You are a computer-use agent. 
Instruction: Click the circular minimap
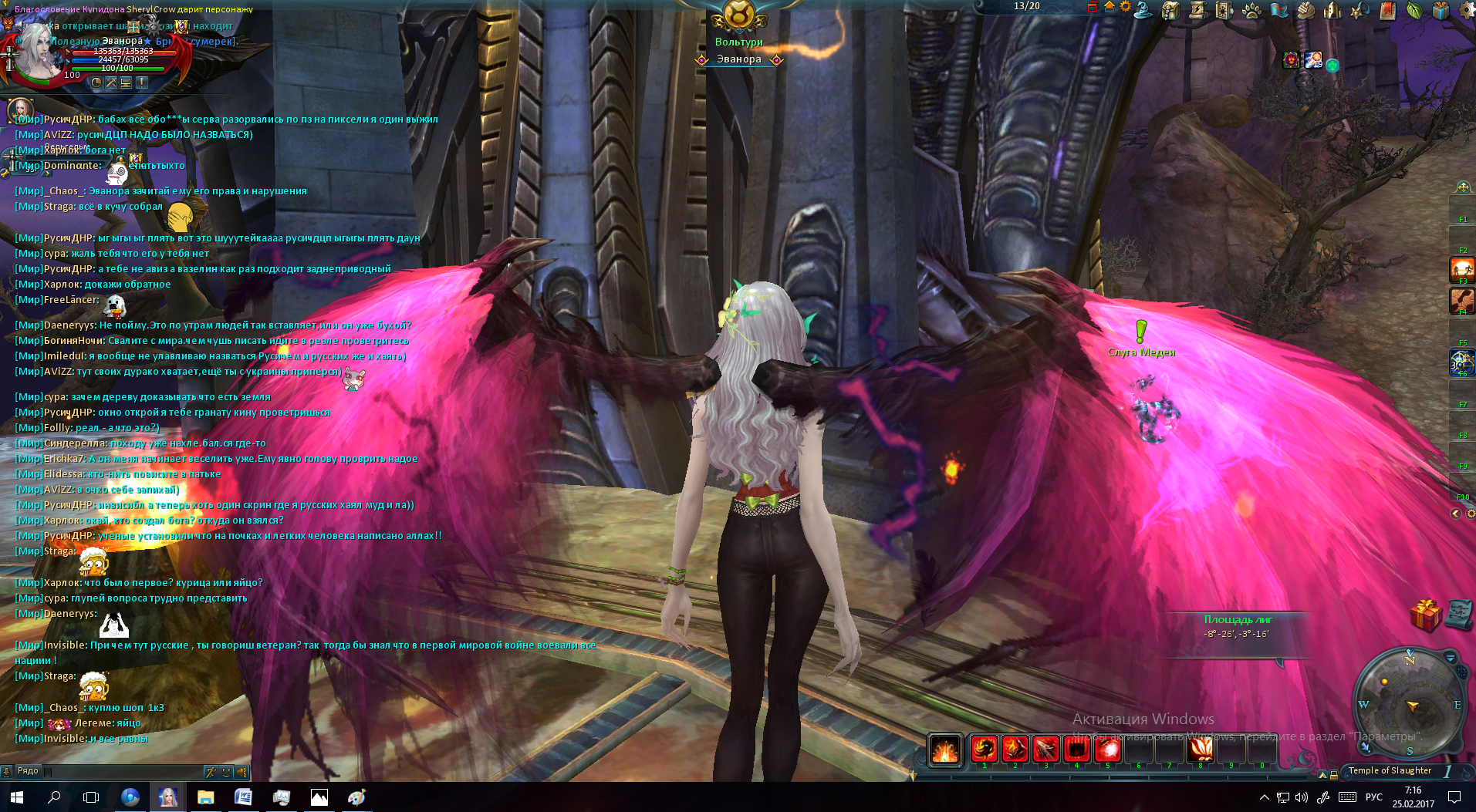pos(1410,704)
